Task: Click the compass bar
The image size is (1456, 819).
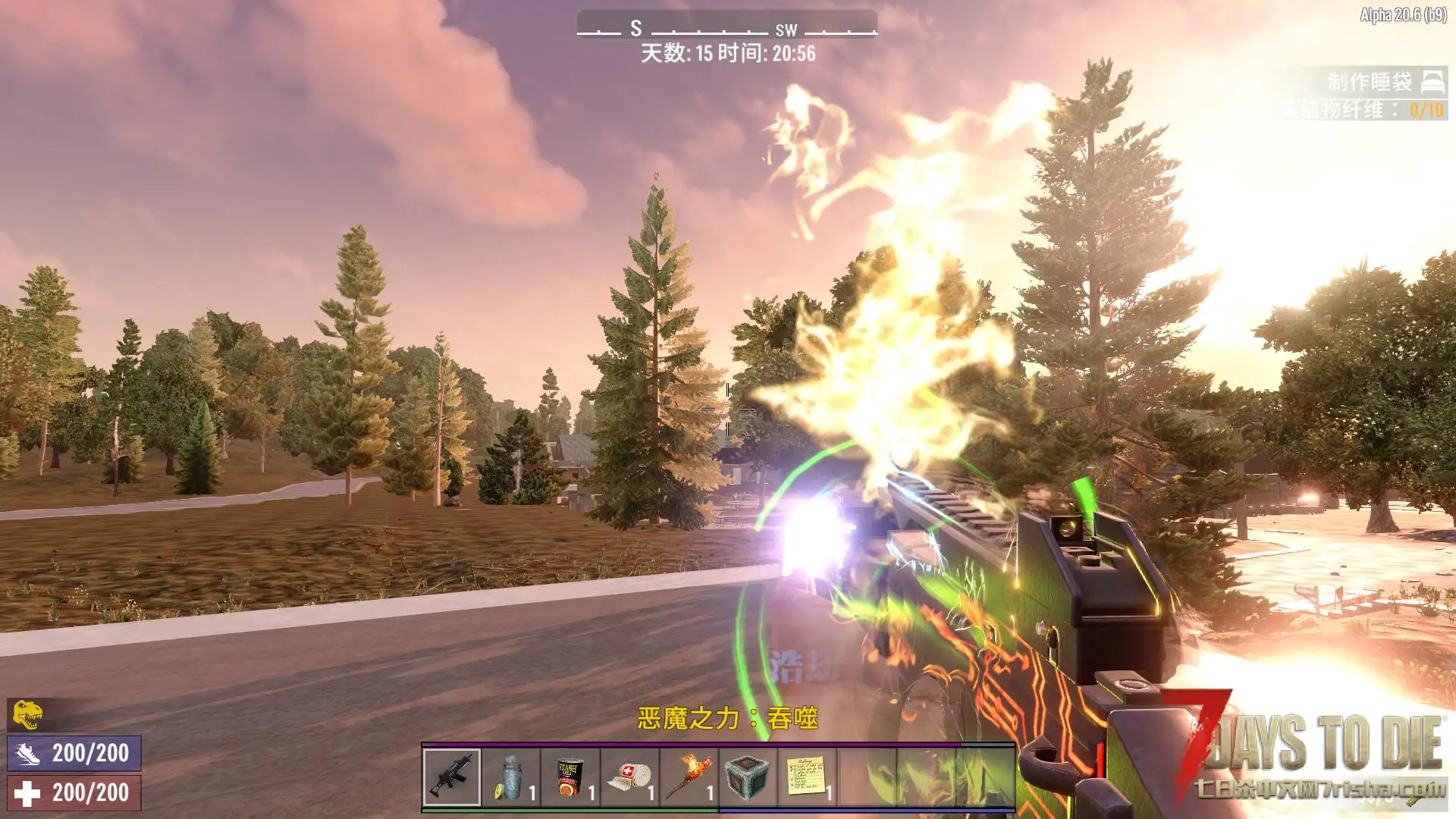Action: coord(726,29)
